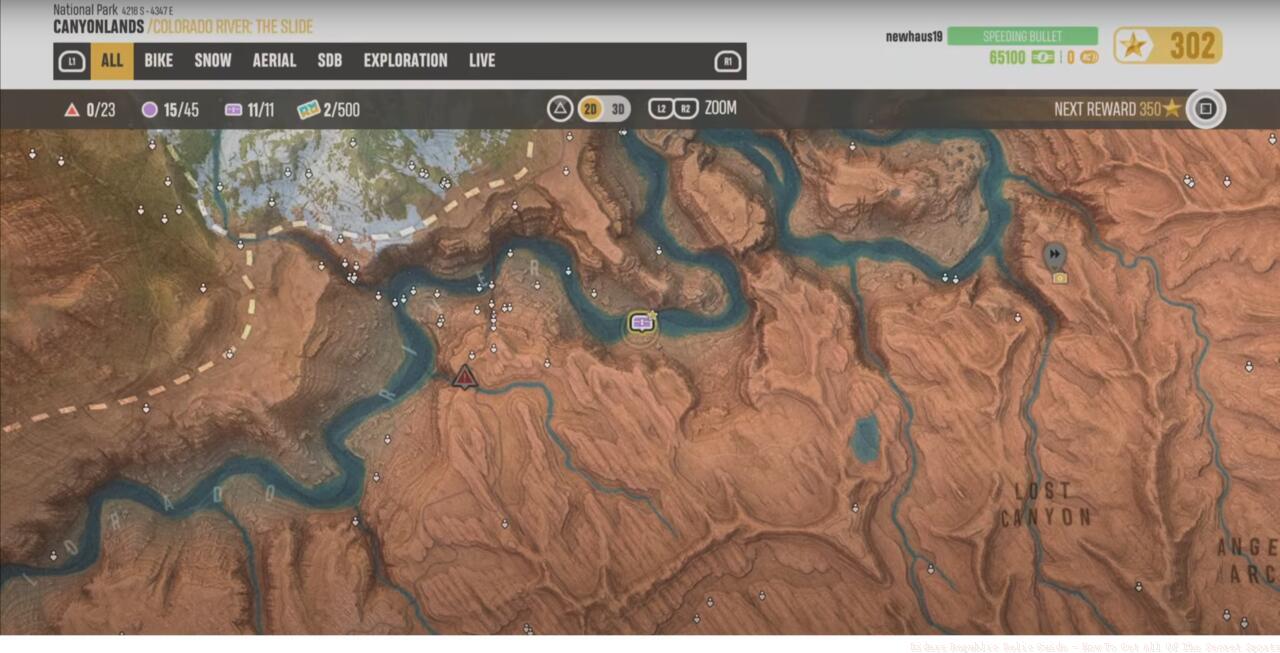Screen dimensions: 1280x653
Task: Open the SNOW category tab
Action: 213,61
